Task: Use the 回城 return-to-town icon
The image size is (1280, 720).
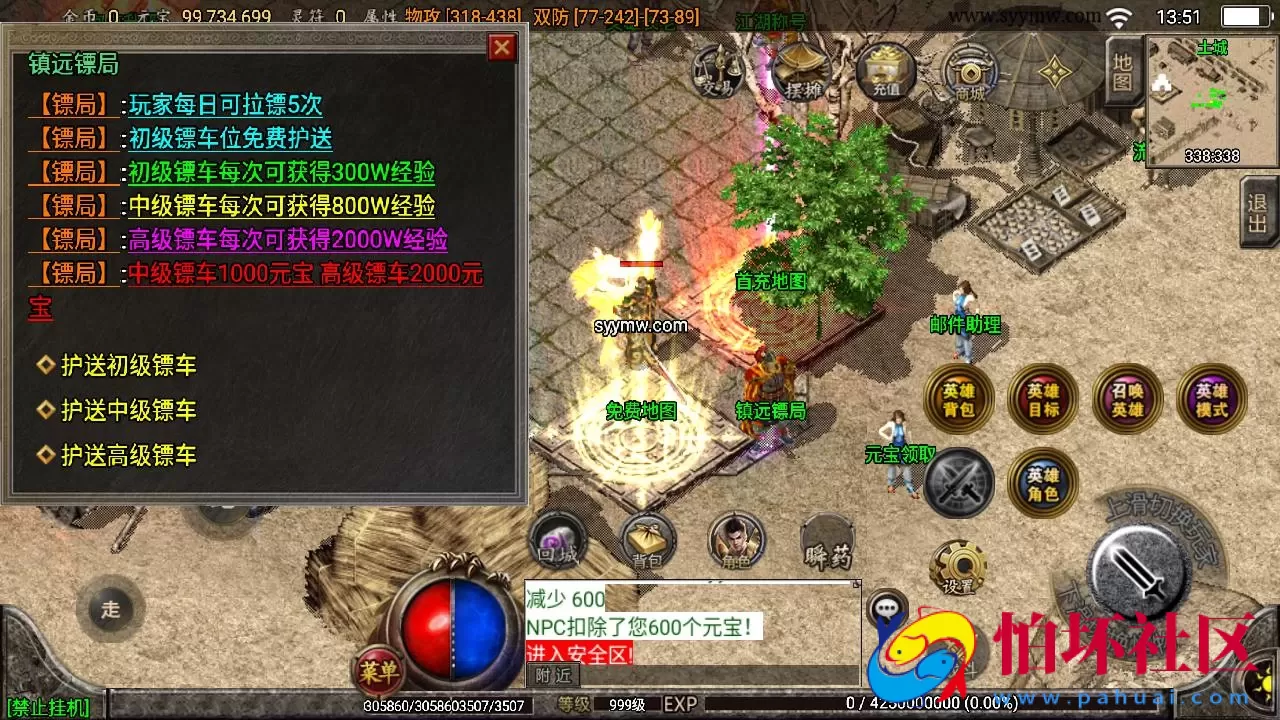Action: point(558,540)
